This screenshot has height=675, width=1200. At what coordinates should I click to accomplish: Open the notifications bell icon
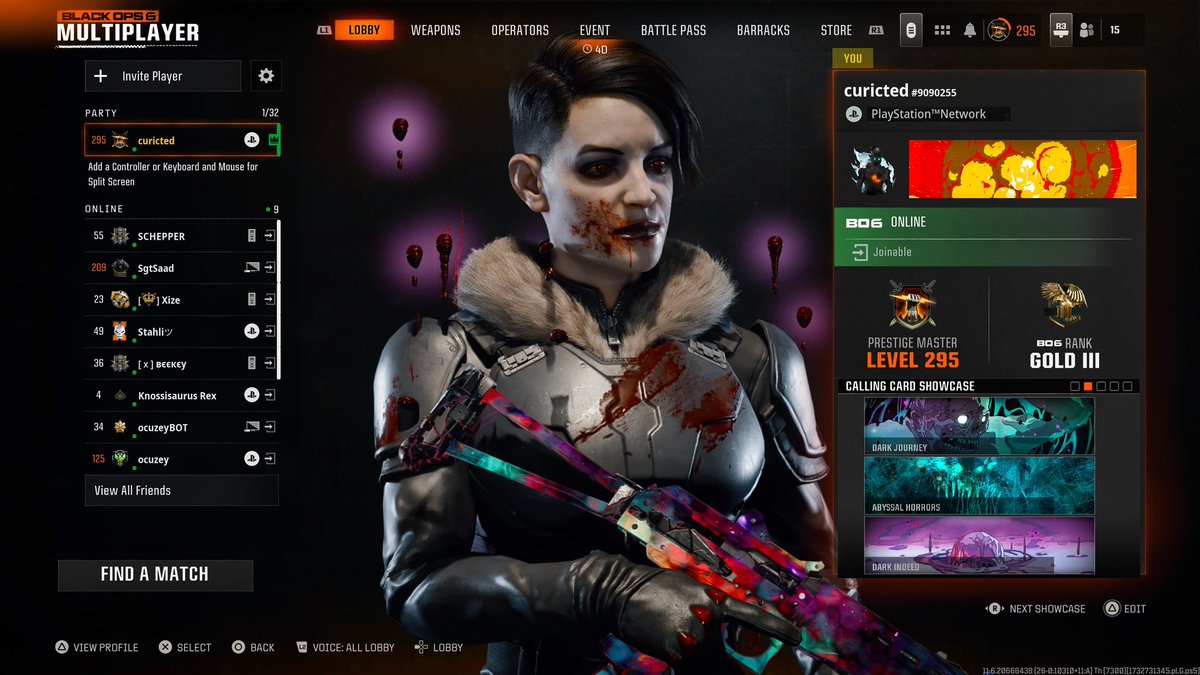(969, 30)
